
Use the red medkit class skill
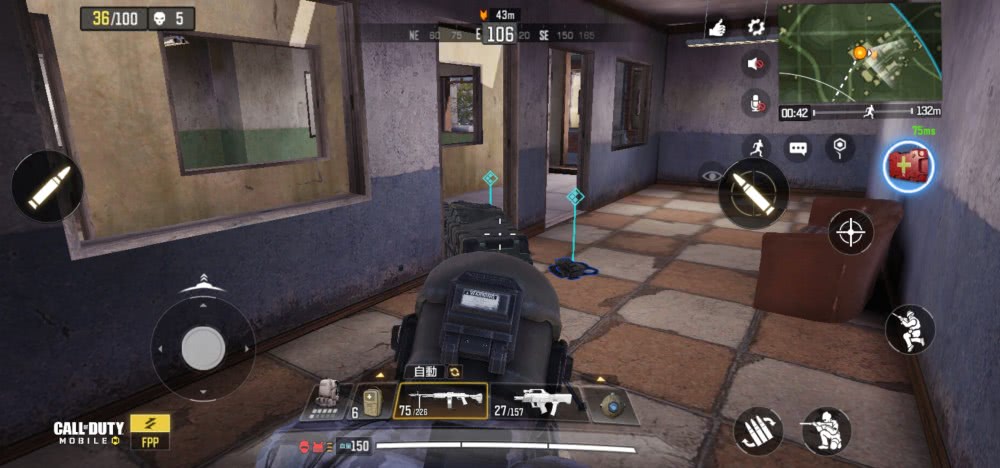(x=908, y=166)
